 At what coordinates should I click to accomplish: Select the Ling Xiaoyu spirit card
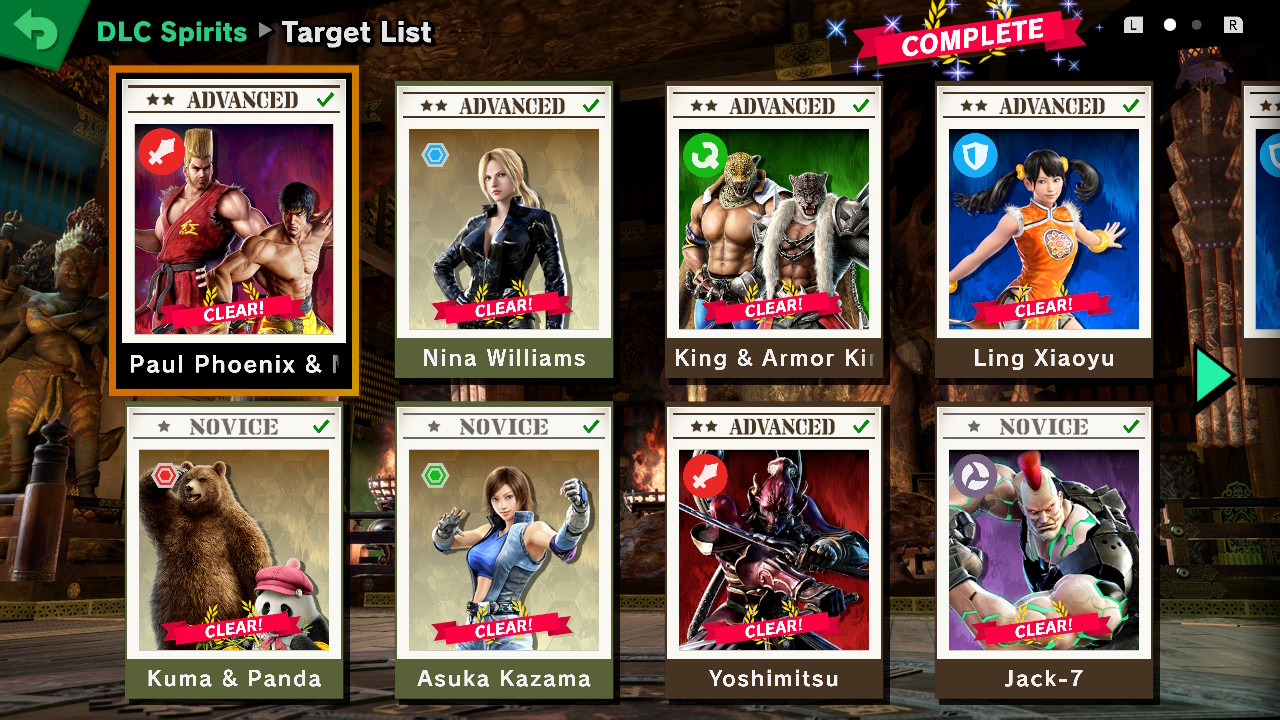coord(1044,230)
